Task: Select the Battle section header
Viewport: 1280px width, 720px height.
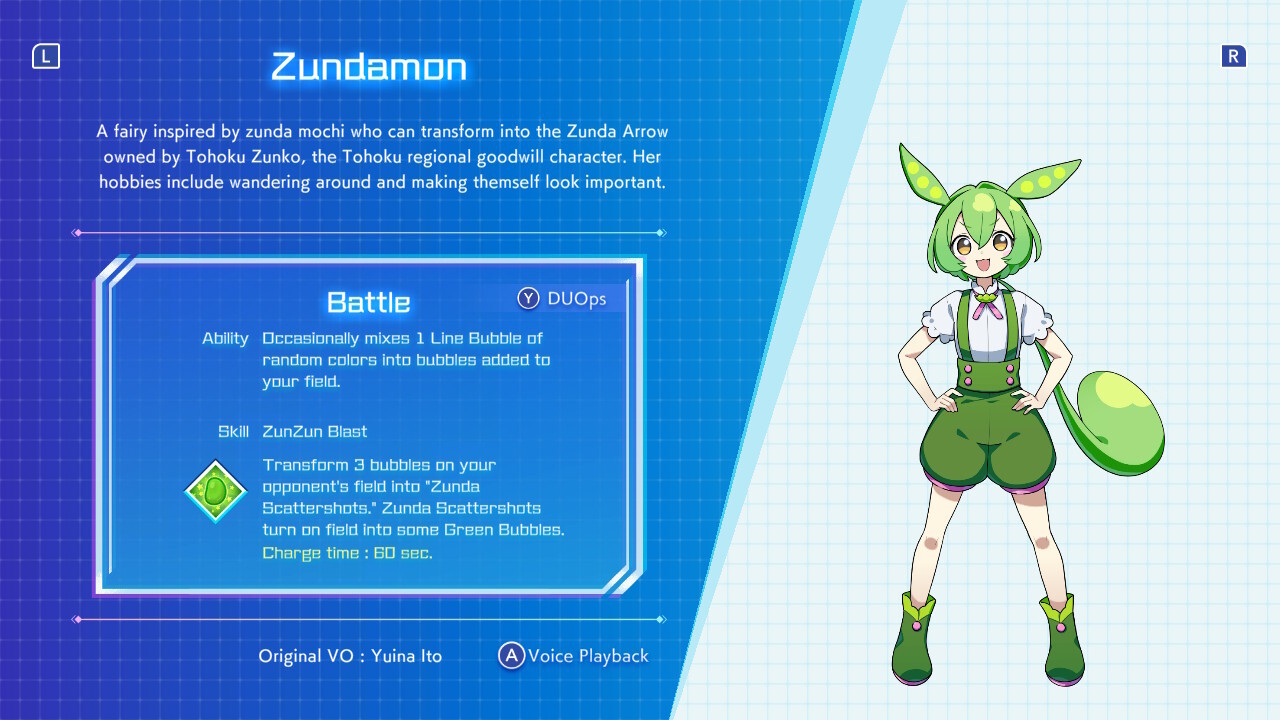Action: point(367,302)
